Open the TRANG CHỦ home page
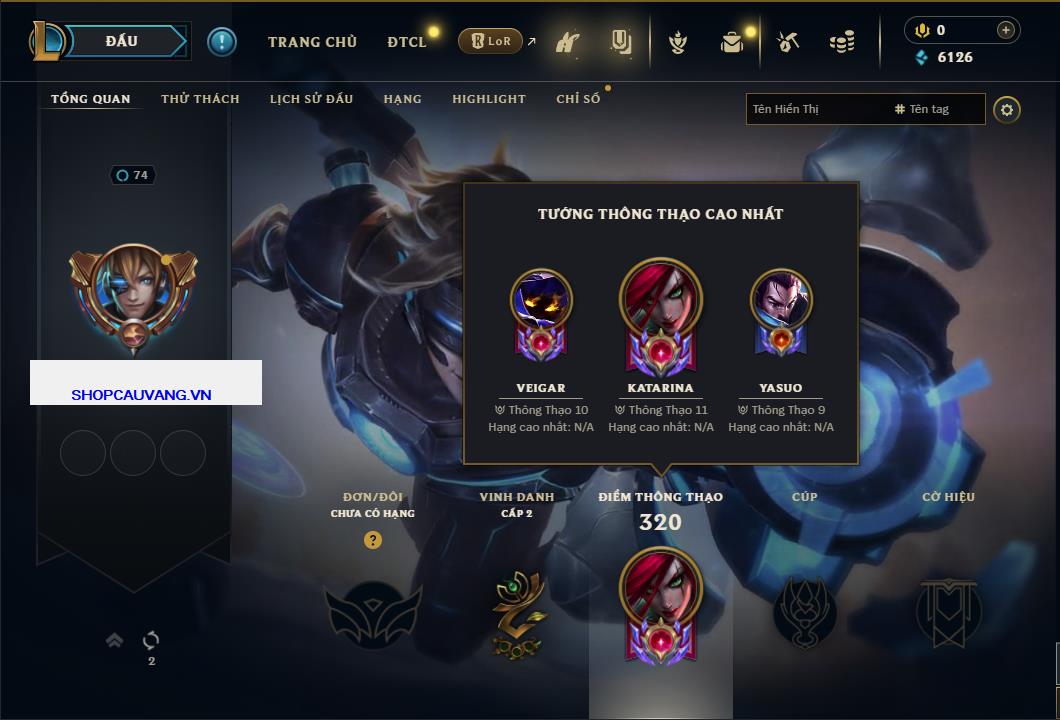The width and height of the screenshot is (1060, 720). pos(312,42)
